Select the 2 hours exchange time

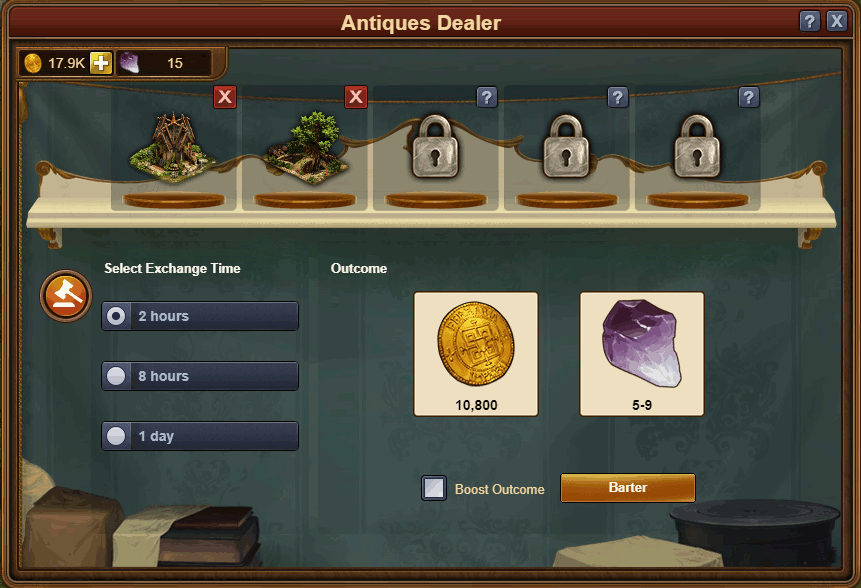tap(200, 316)
